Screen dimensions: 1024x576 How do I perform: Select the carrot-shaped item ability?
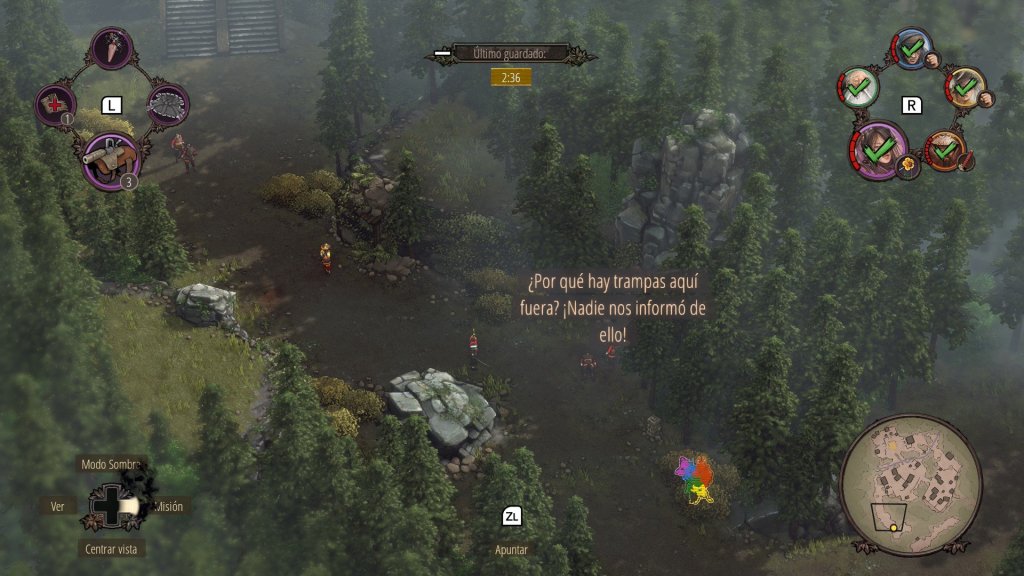click(x=111, y=48)
